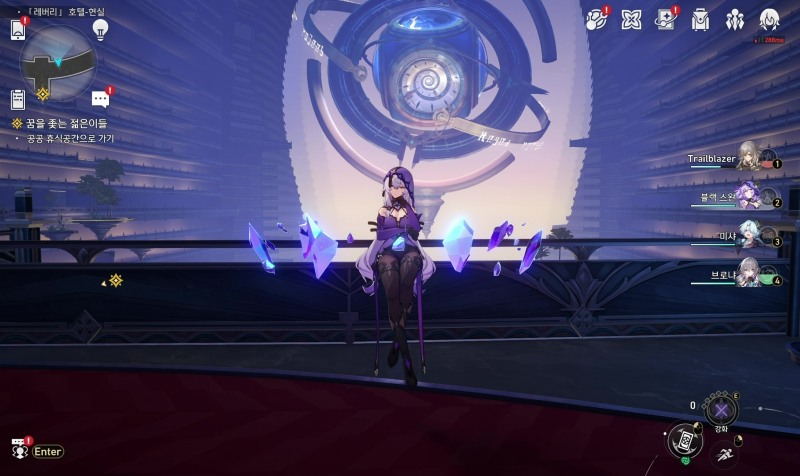The image size is (800, 476).
Task: Open the chat box beside Enter
Action: (19, 451)
